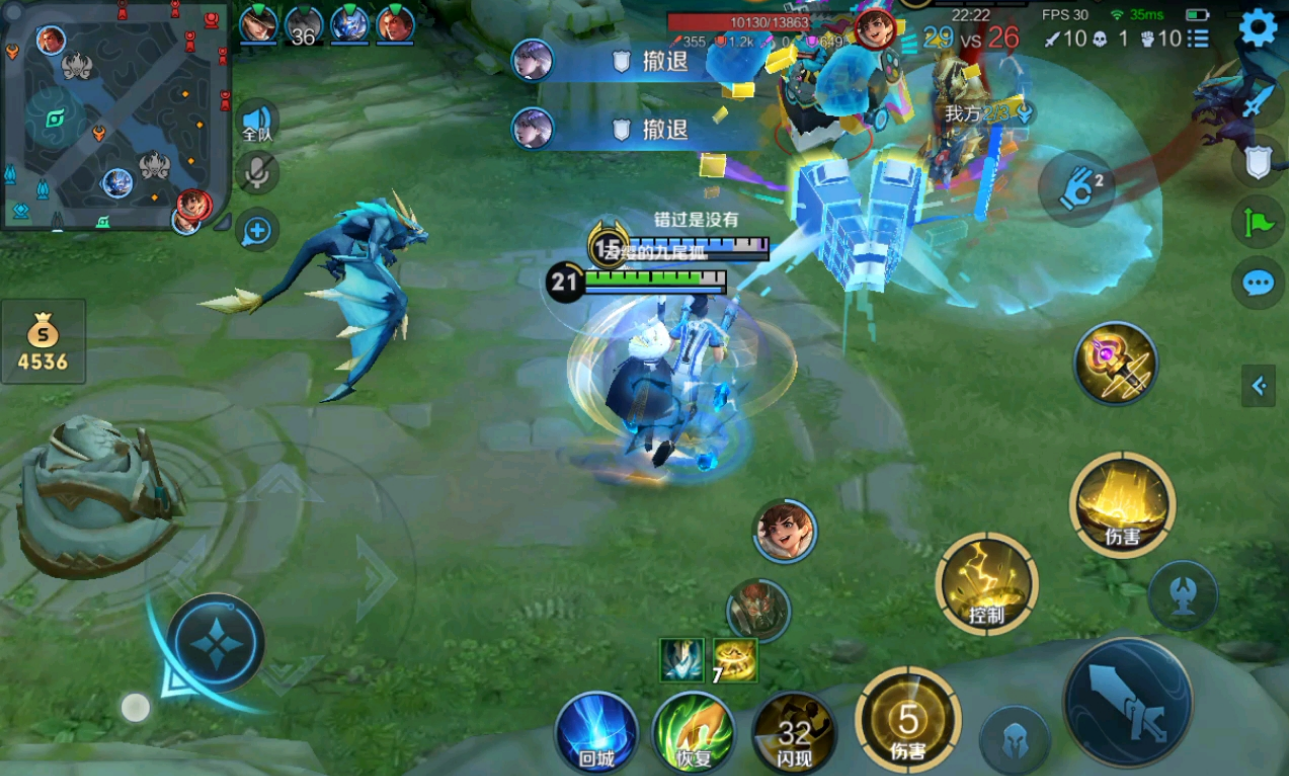Open the scoreboard list icon
Image resolution: width=1289 pixels, height=776 pixels.
(1197, 39)
